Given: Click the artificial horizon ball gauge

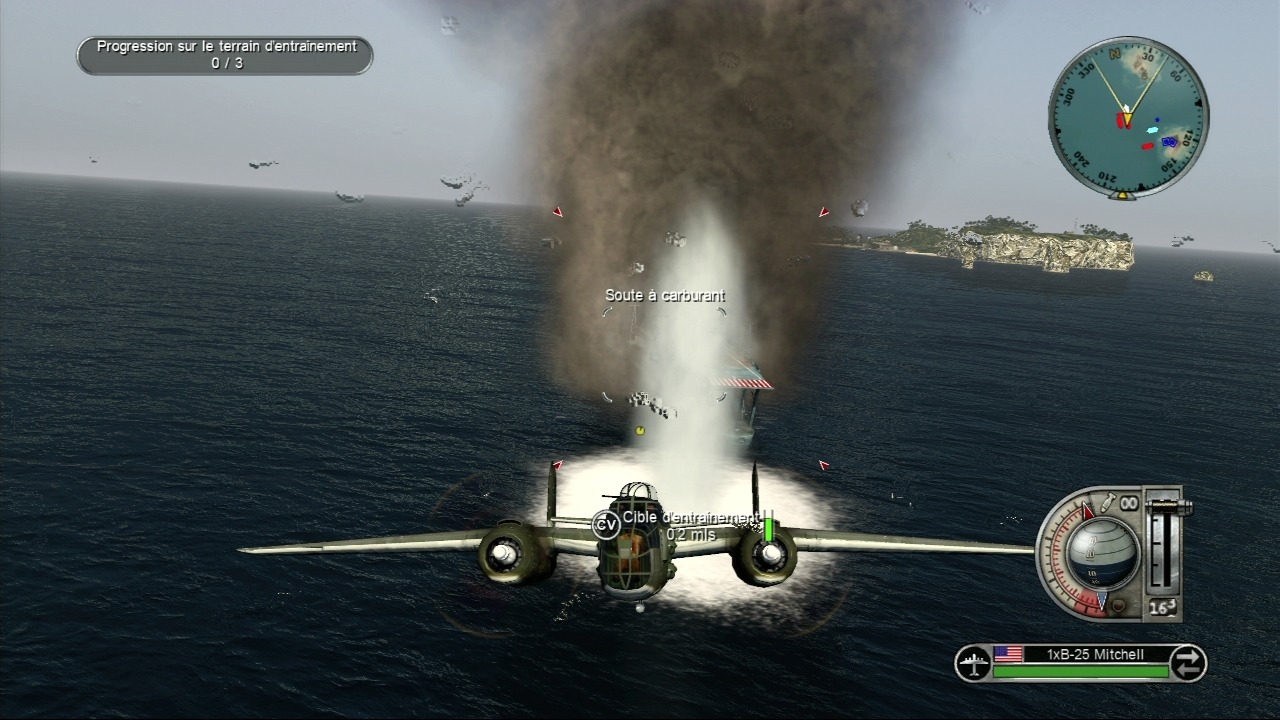Looking at the screenshot, I should [x=1101, y=553].
